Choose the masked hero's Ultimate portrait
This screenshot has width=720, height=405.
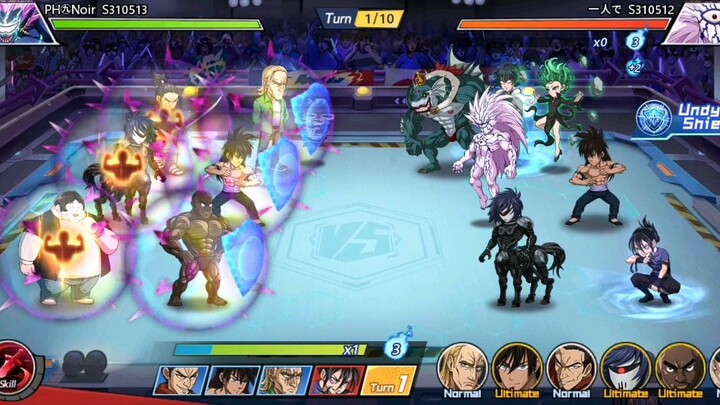point(626,367)
